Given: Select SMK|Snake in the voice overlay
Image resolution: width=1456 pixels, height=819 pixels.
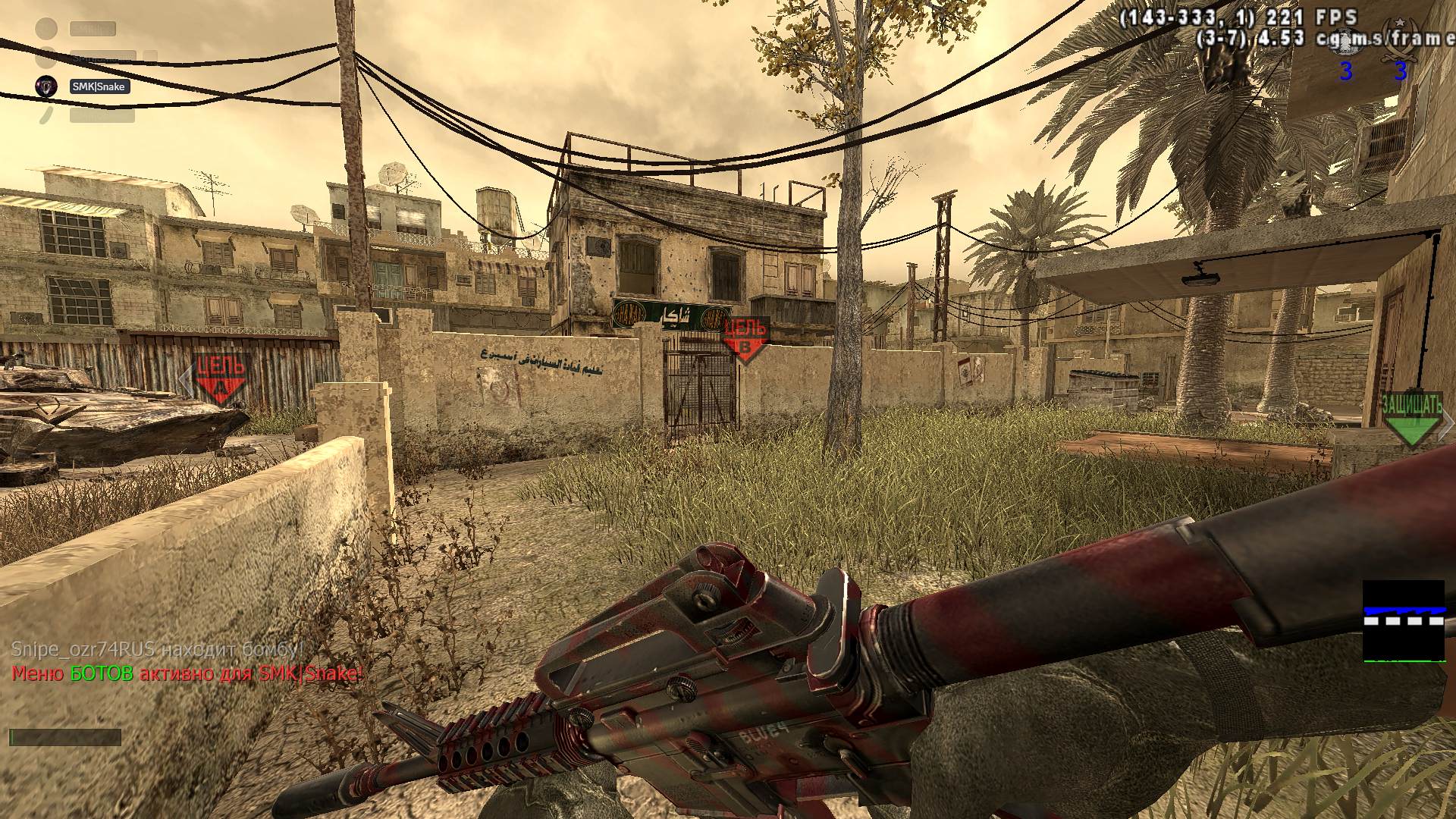Looking at the screenshot, I should 99,86.
